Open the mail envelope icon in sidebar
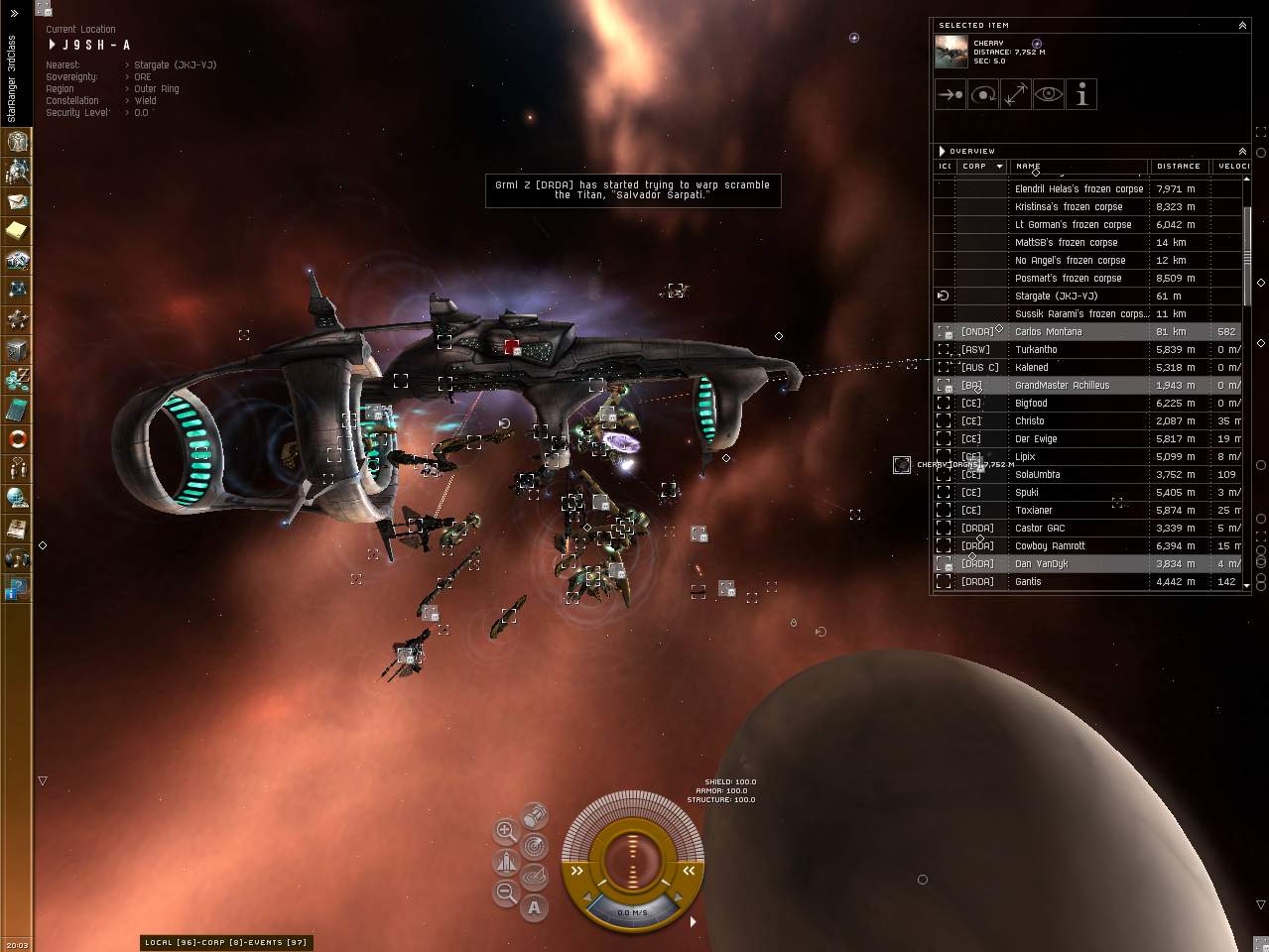This screenshot has width=1269, height=952. (17, 201)
